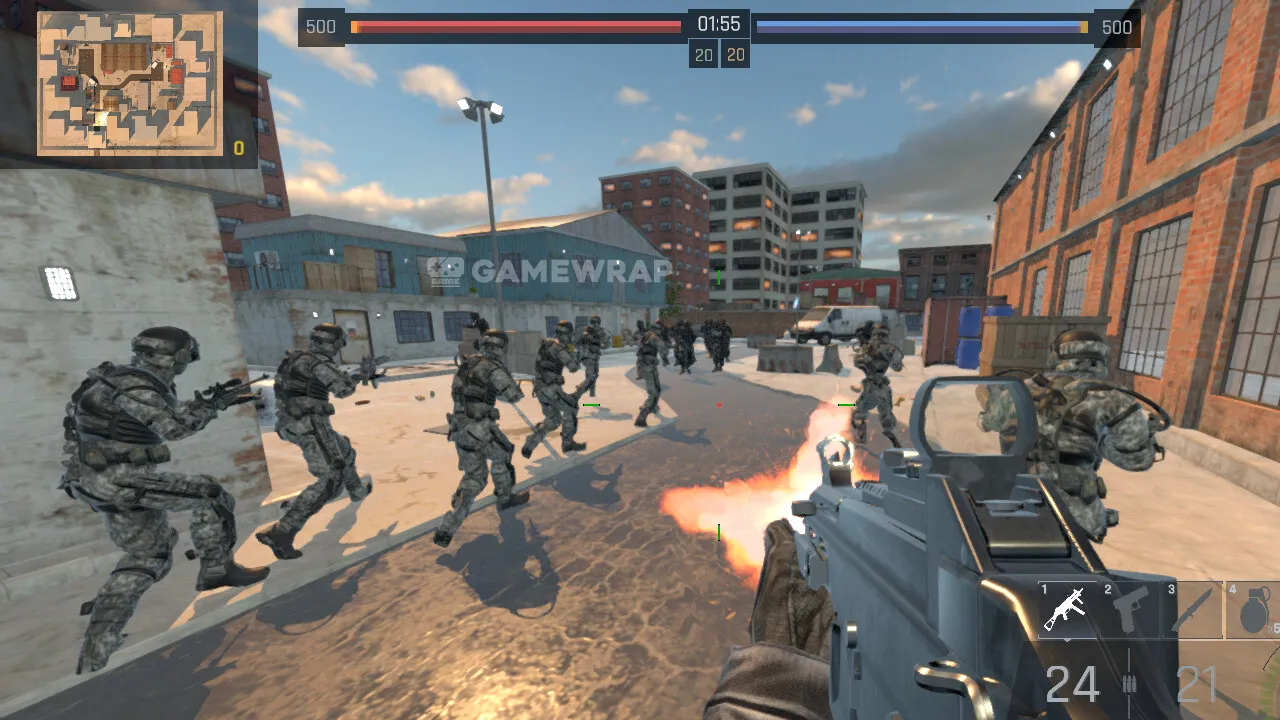The image size is (1280, 720).
Task: Select the grenade slot
Action: pyautogui.click(x=1252, y=609)
